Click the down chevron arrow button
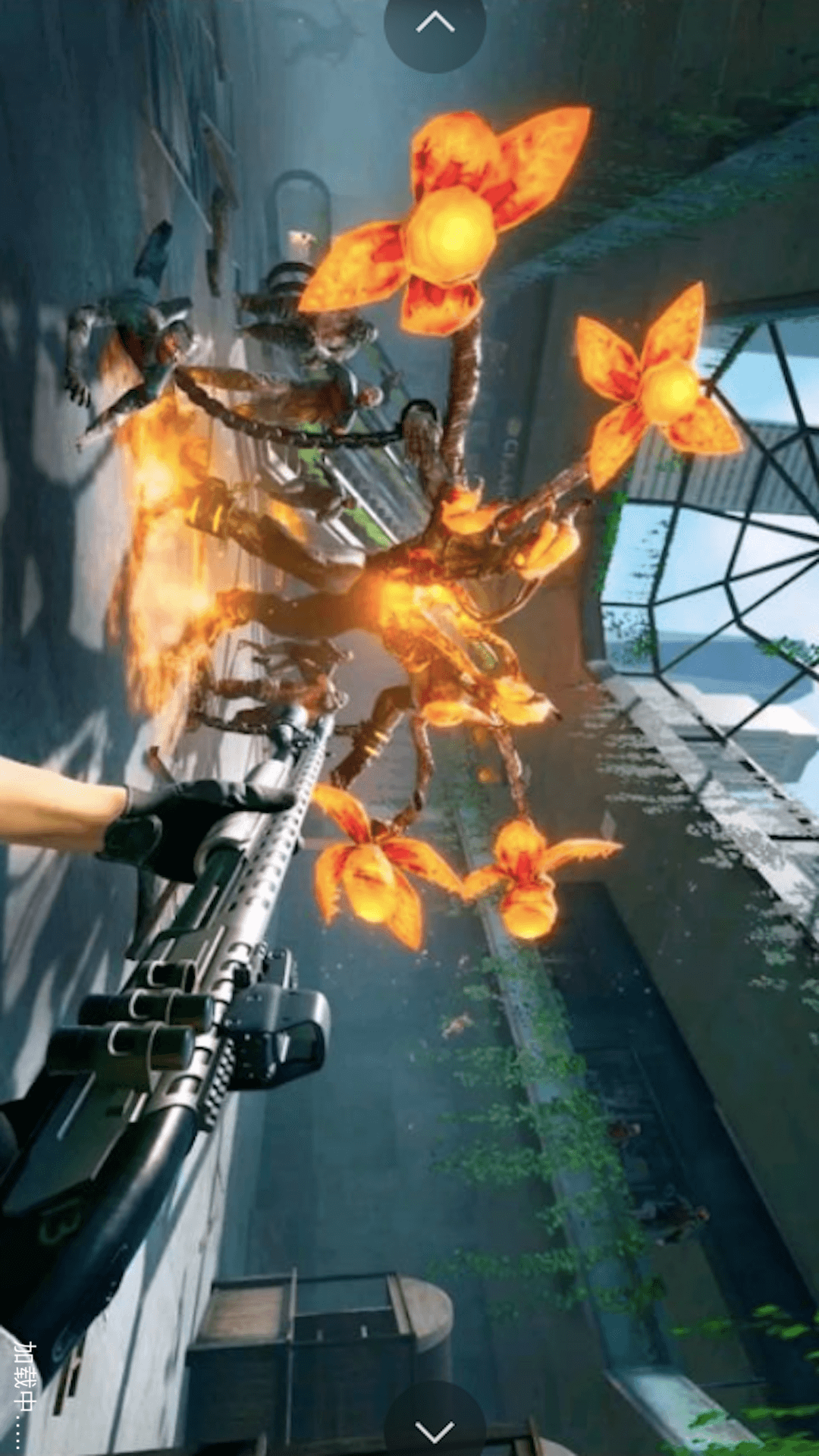This screenshot has height=1456, width=819. [x=435, y=1429]
